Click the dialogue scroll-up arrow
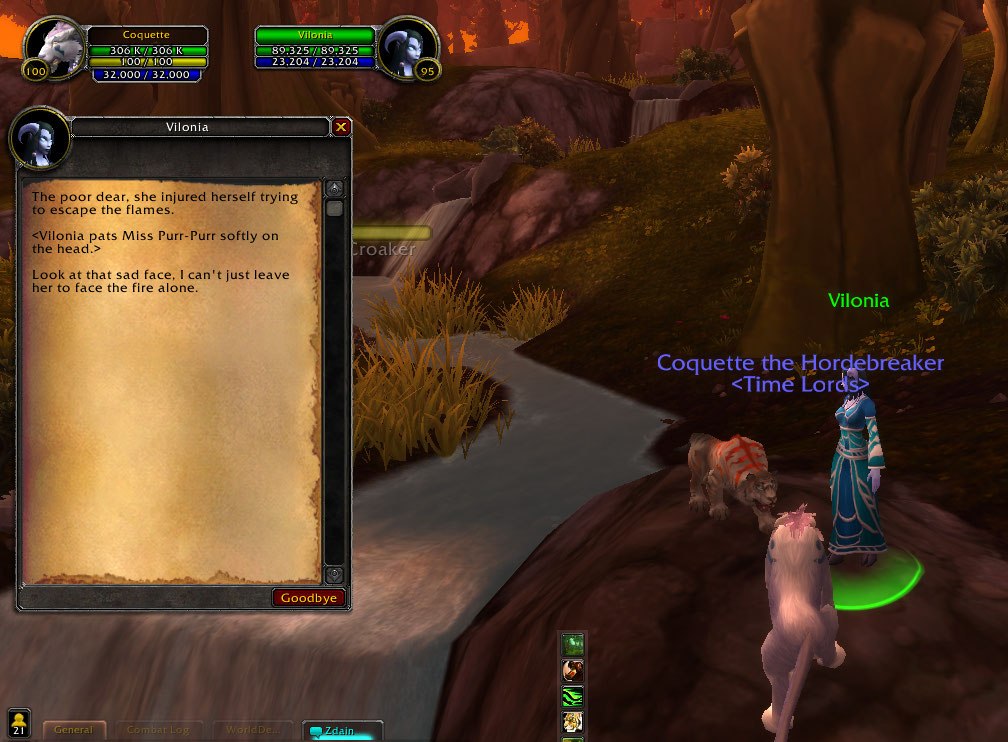The width and height of the screenshot is (1008, 742). (x=334, y=188)
